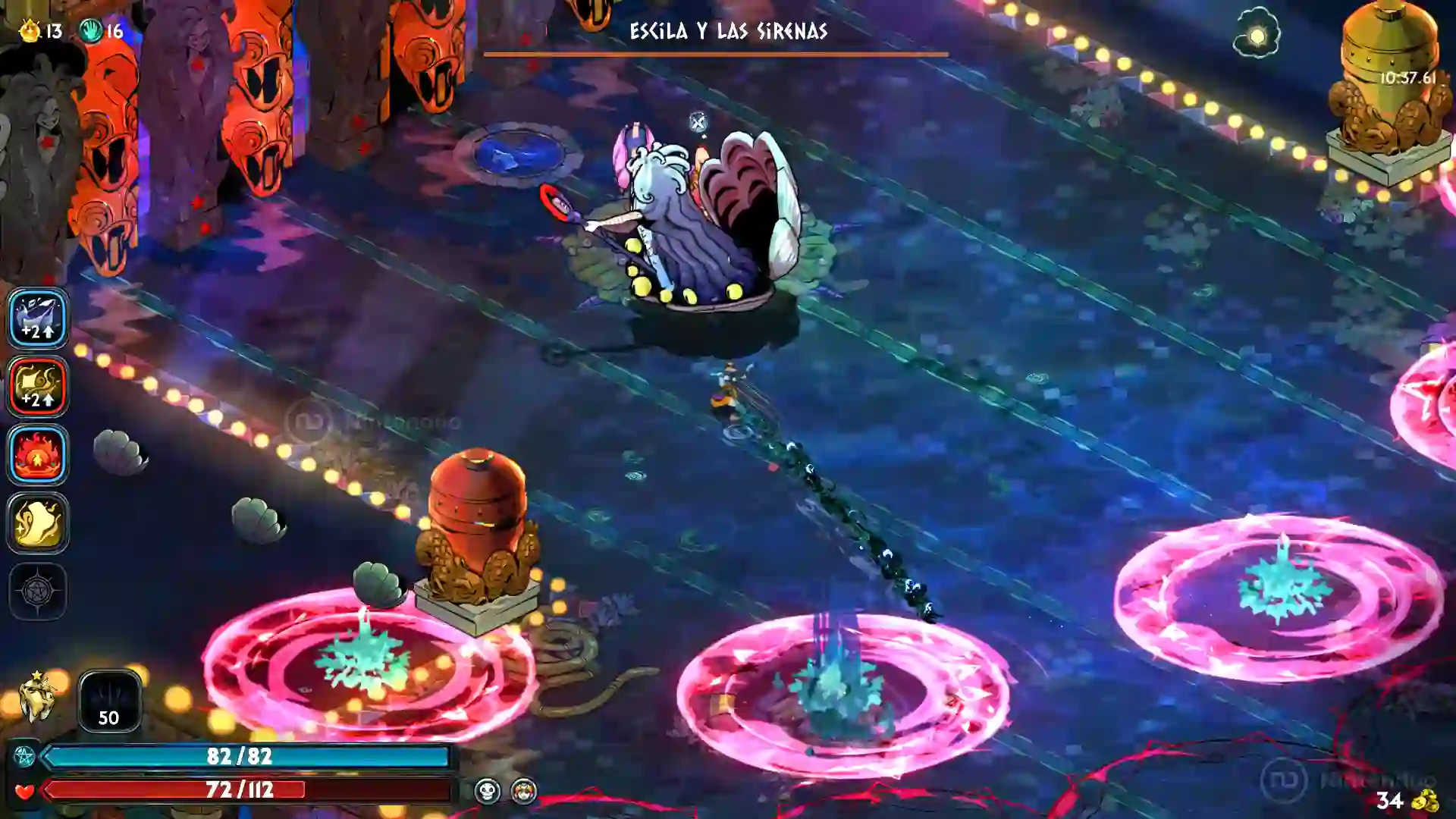Click the pentagram icon beside the blue bar
This screenshot has width=1456, height=819.
pyautogui.click(x=24, y=755)
